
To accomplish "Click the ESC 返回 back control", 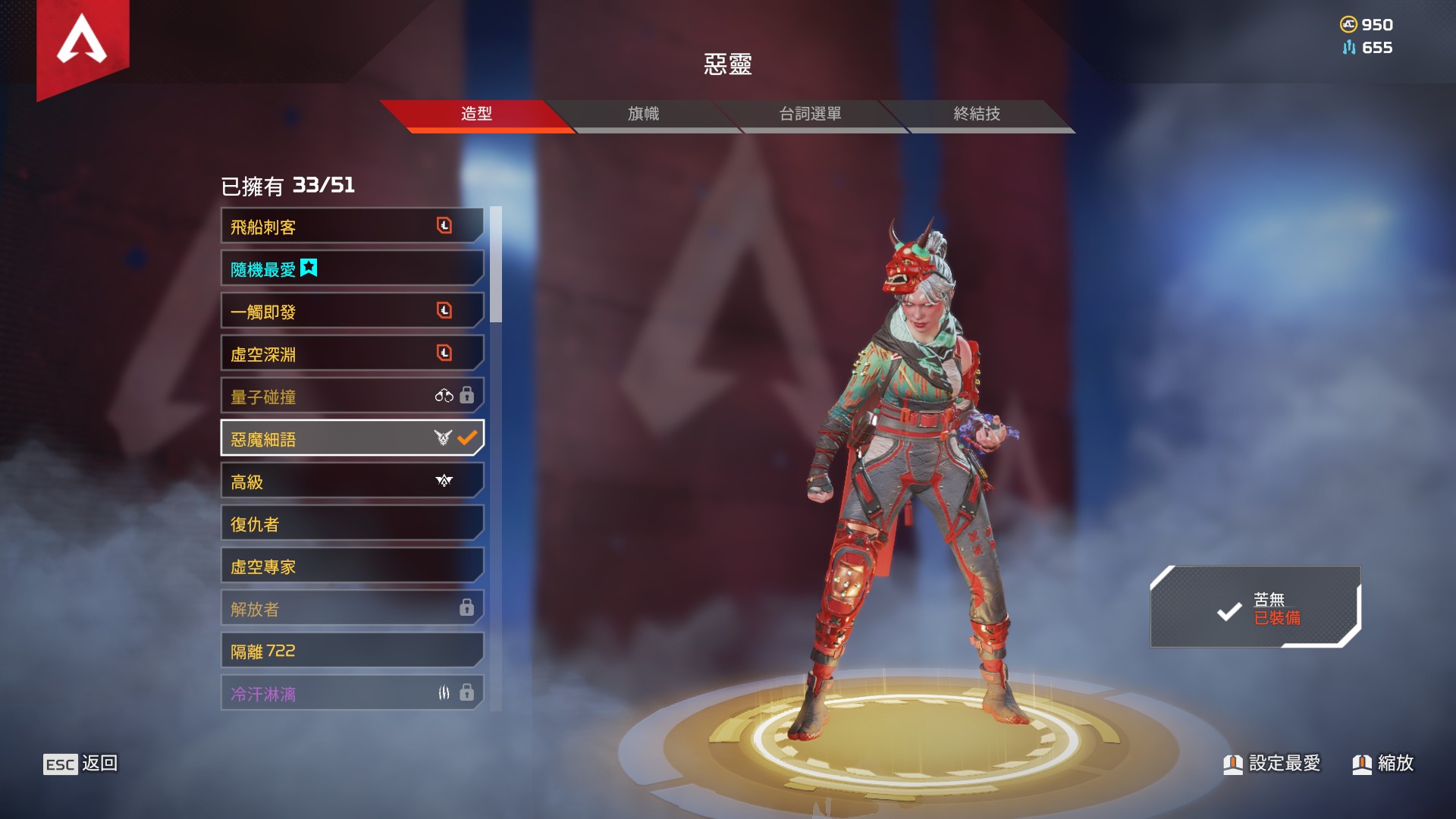I will click(x=83, y=764).
